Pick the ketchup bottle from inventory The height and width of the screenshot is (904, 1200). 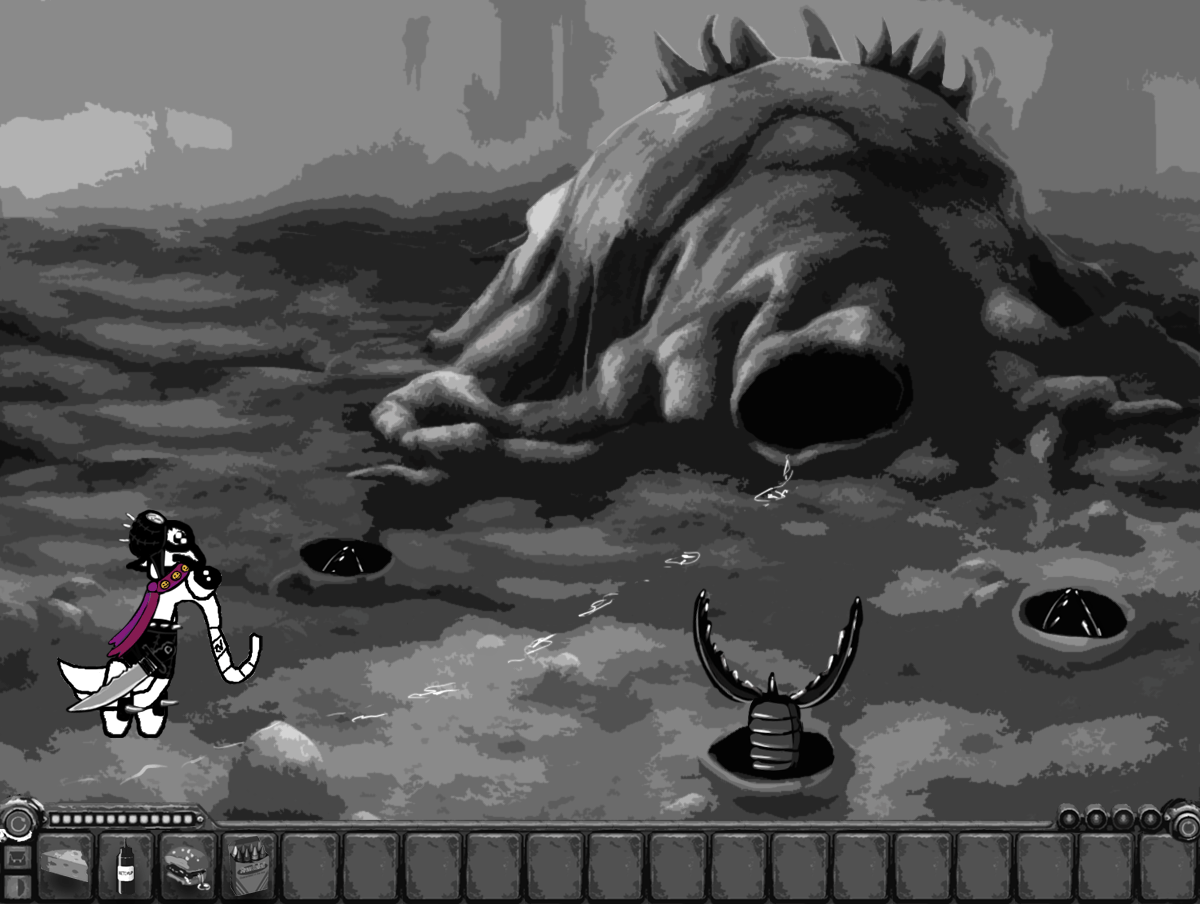click(127, 864)
